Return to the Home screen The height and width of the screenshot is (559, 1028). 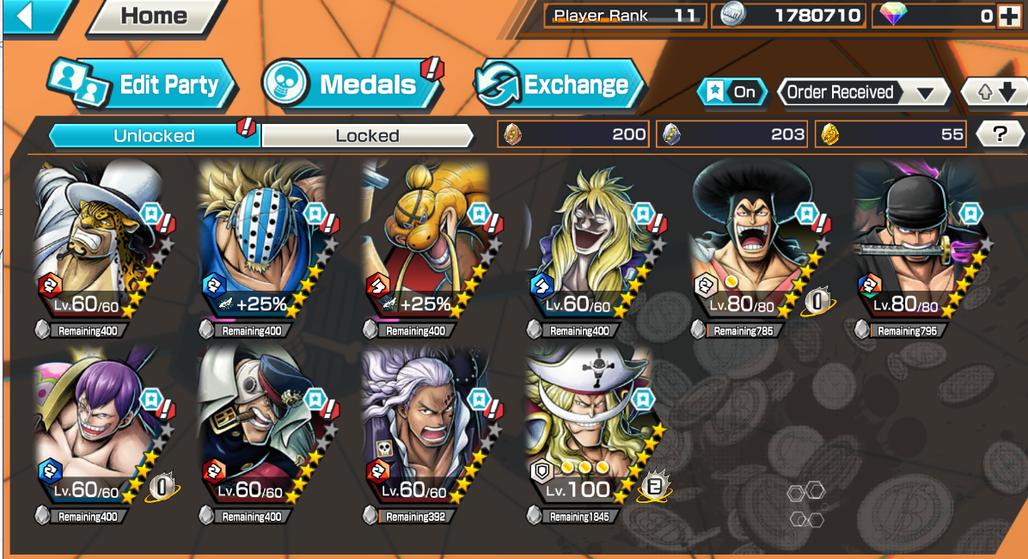click(x=155, y=16)
